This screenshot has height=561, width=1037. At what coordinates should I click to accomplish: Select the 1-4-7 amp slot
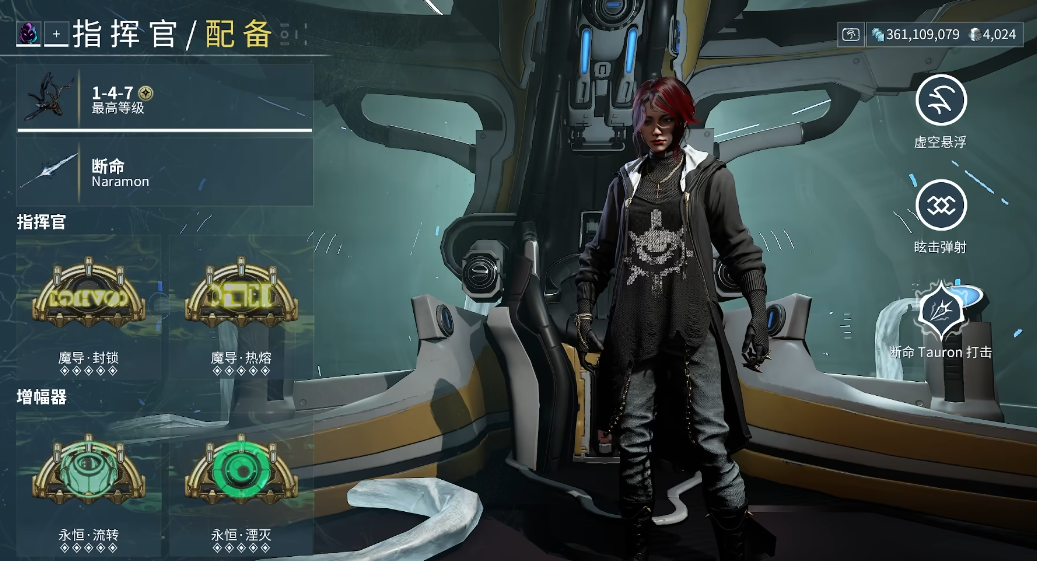tap(165, 97)
